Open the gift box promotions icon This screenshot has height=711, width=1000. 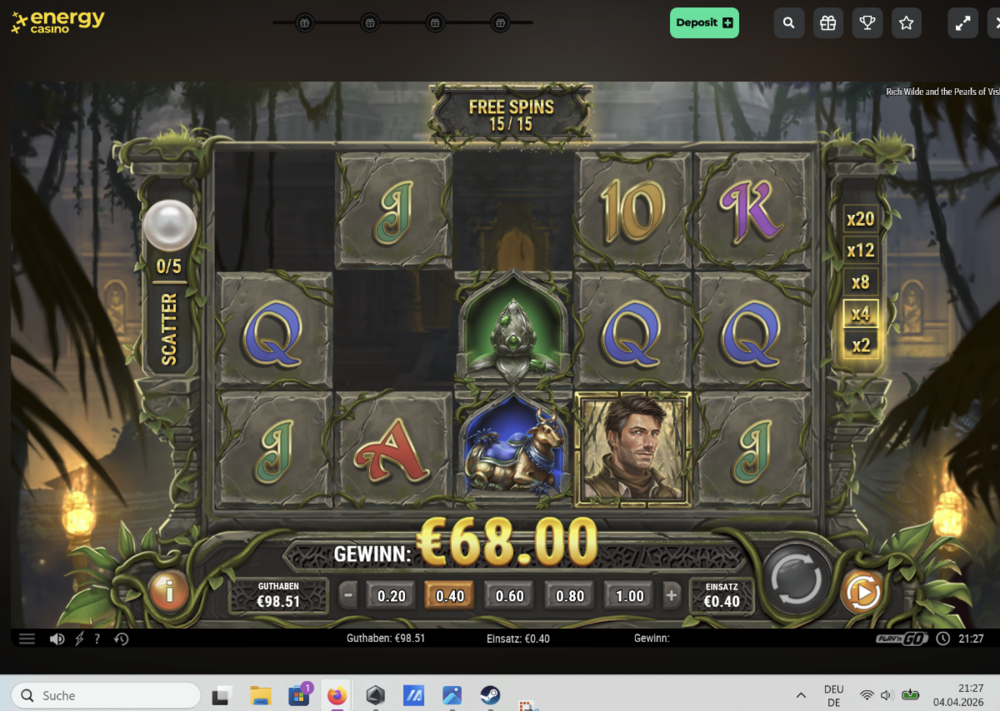coord(828,23)
